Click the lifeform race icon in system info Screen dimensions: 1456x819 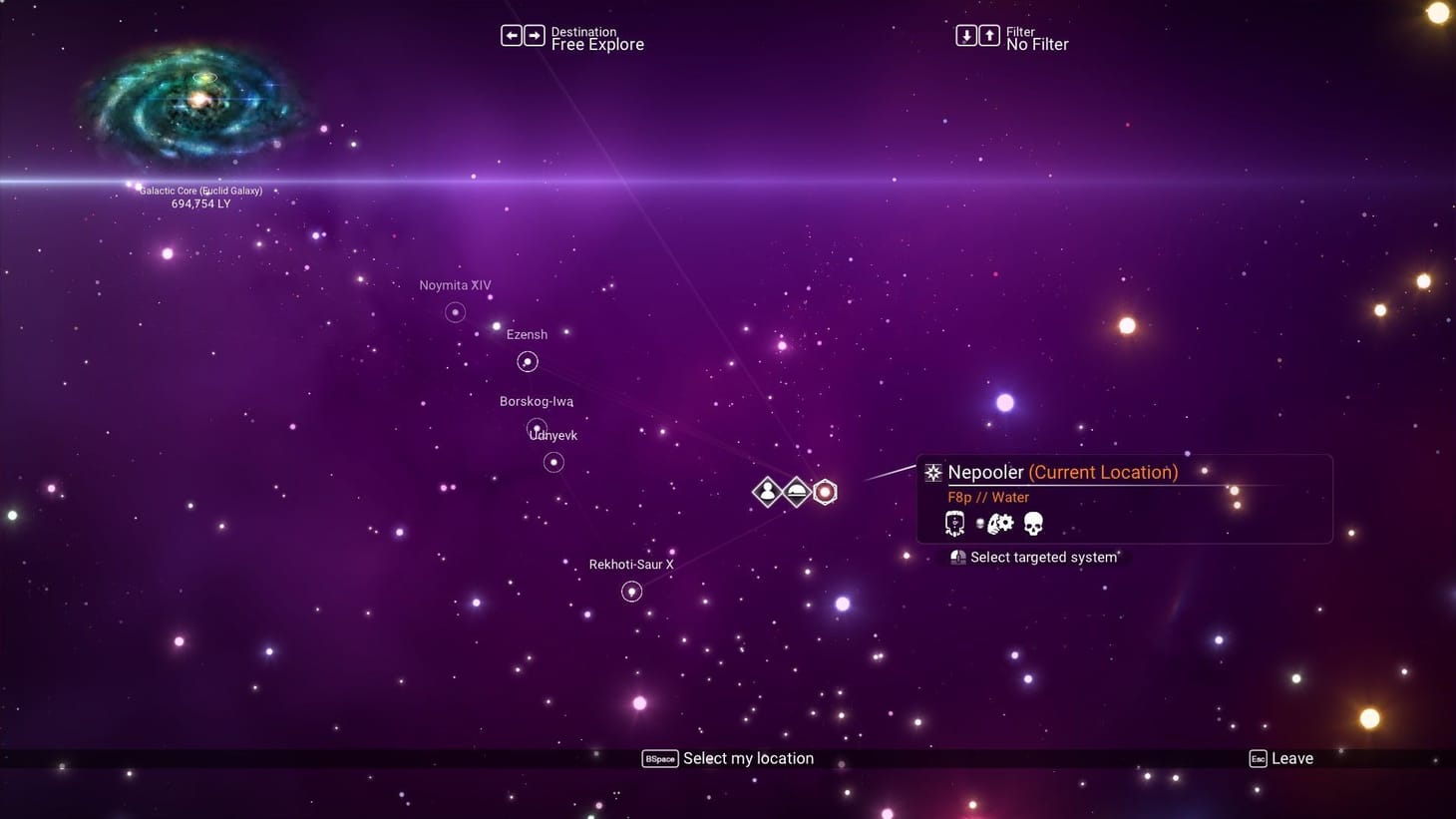point(954,523)
